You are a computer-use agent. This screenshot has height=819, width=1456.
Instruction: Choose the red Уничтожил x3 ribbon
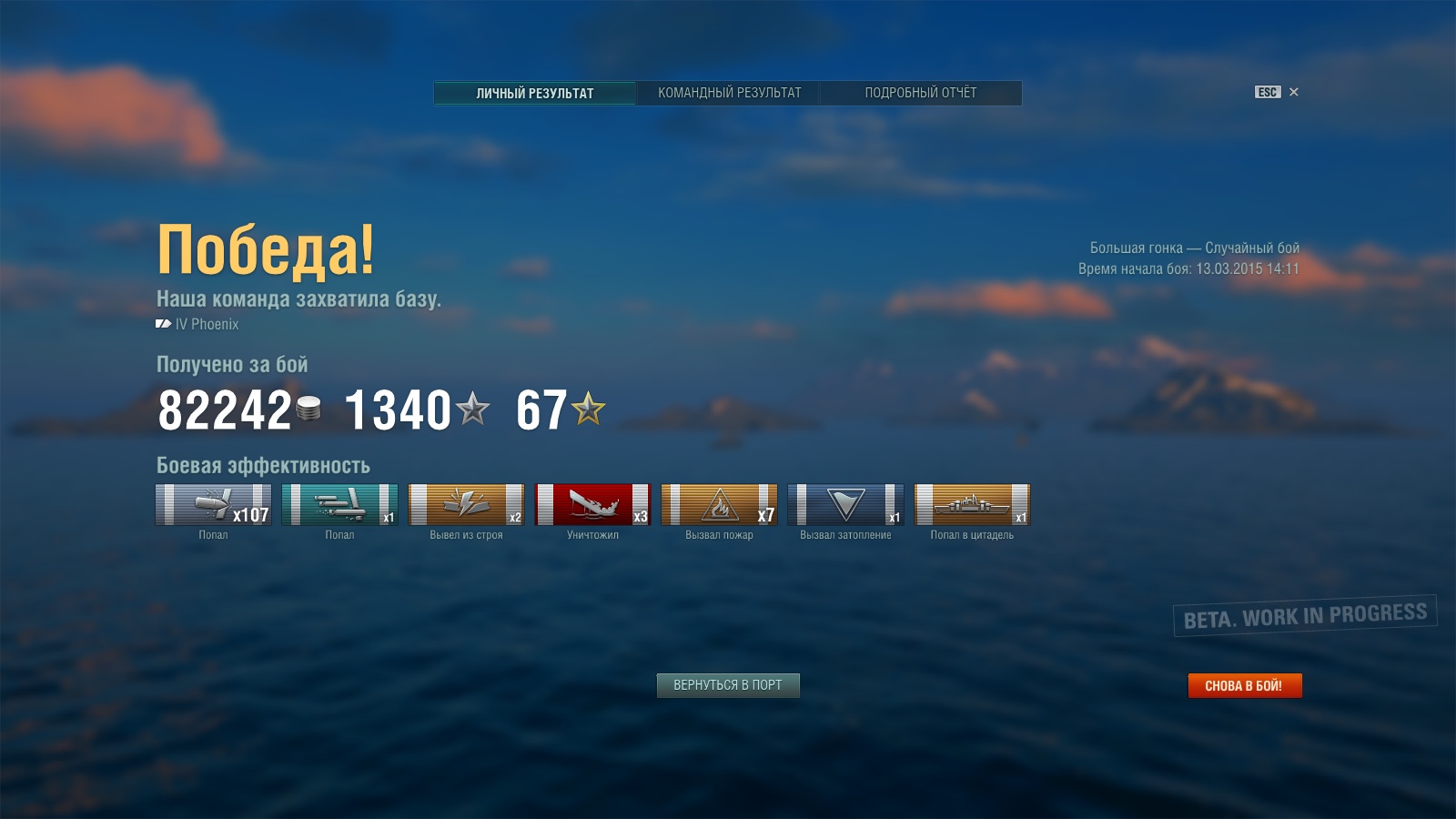tap(592, 505)
